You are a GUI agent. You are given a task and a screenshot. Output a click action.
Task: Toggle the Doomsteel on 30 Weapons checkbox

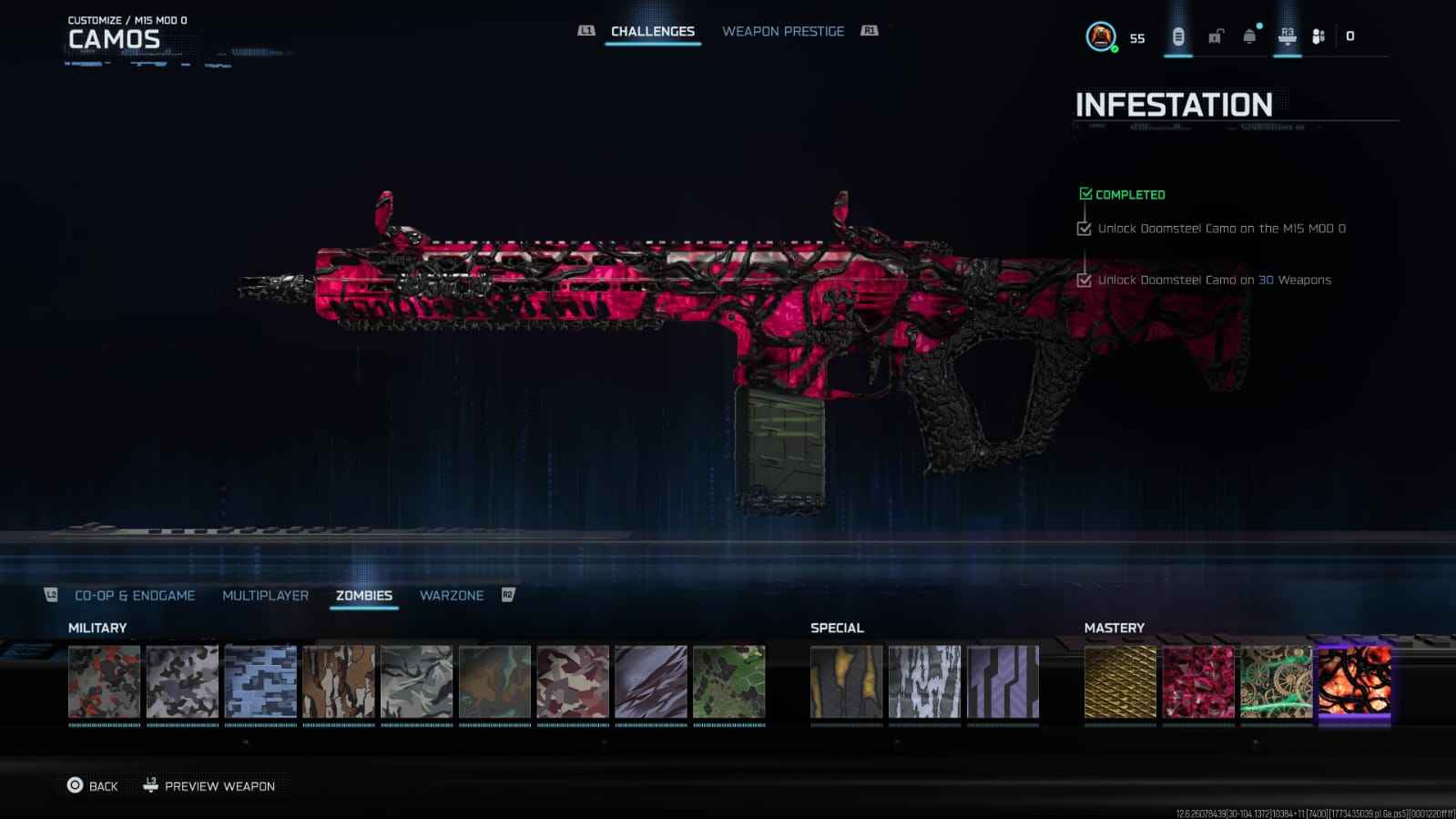(x=1084, y=281)
